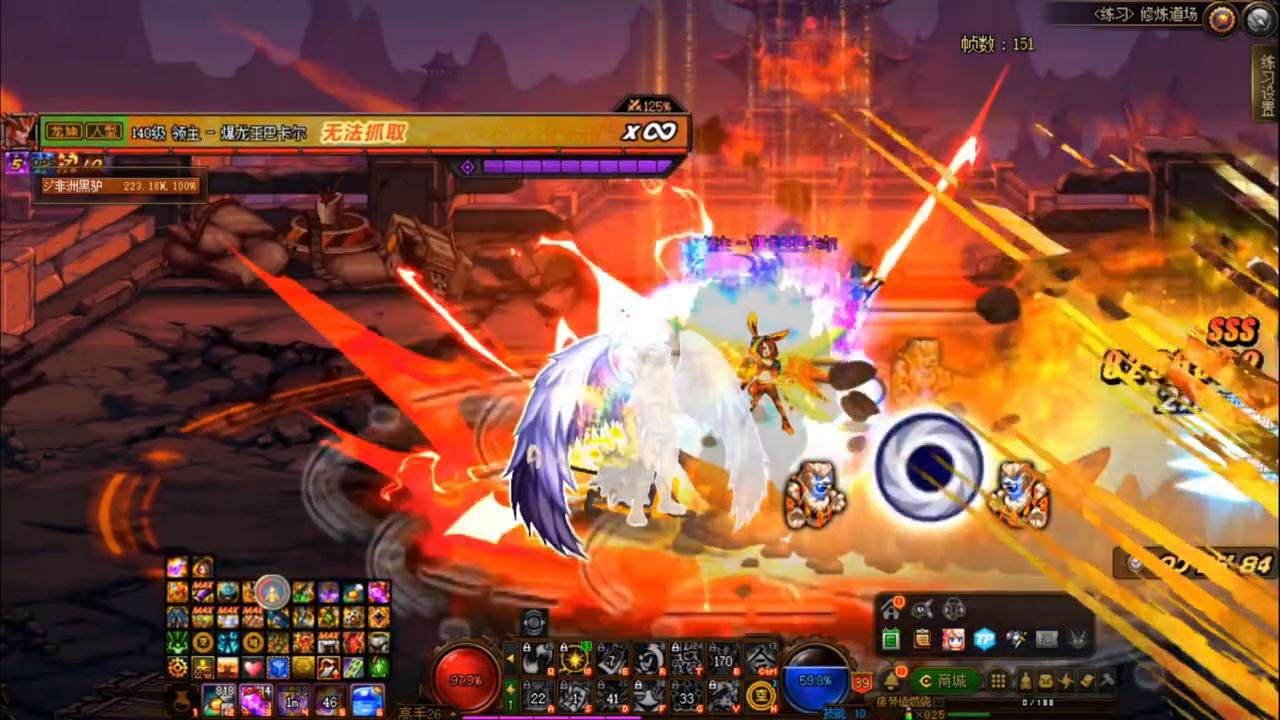
Task: Select the red heart buff icon
Action: (253, 667)
